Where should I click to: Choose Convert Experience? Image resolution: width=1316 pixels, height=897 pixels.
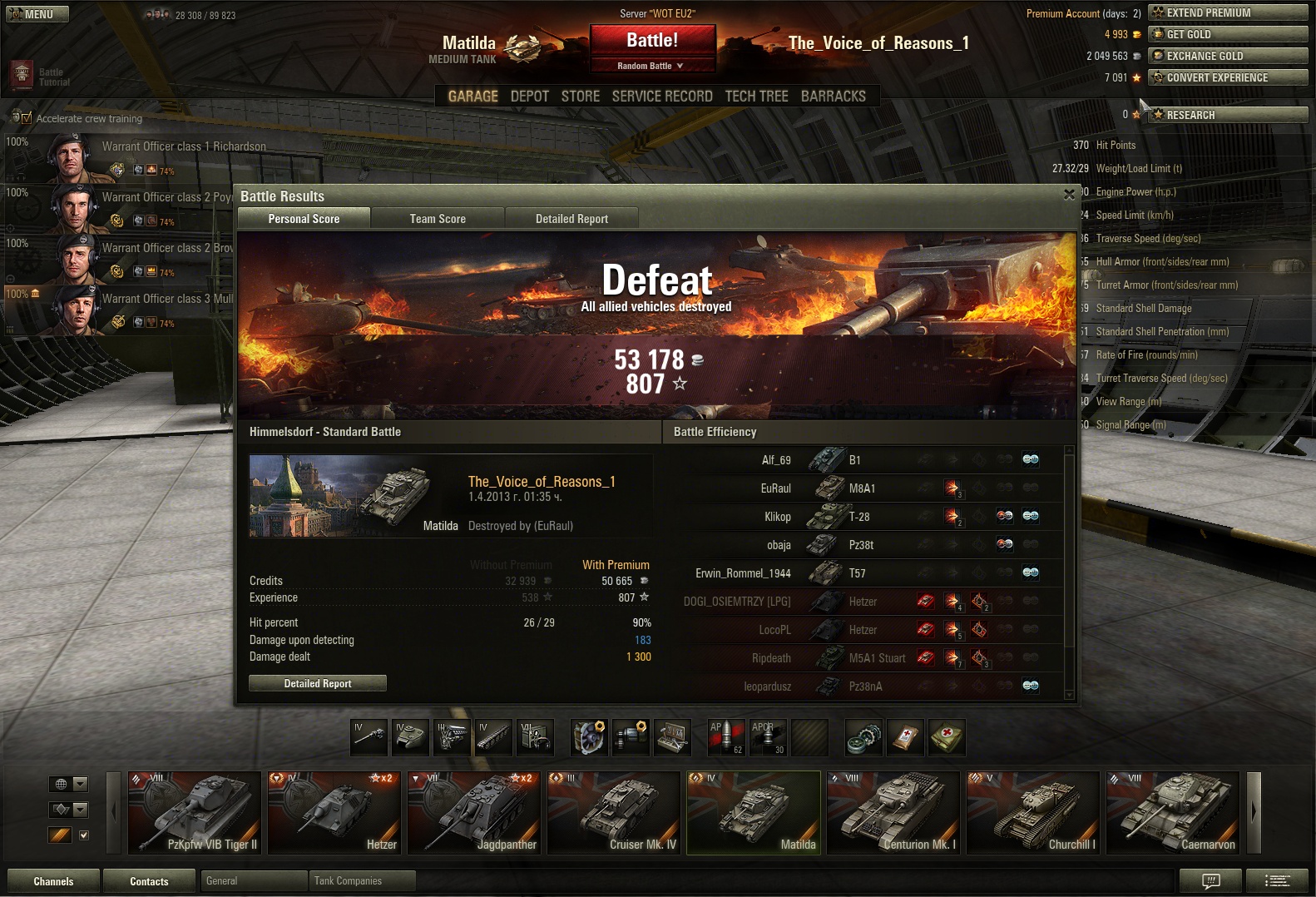click(x=1227, y=77)
